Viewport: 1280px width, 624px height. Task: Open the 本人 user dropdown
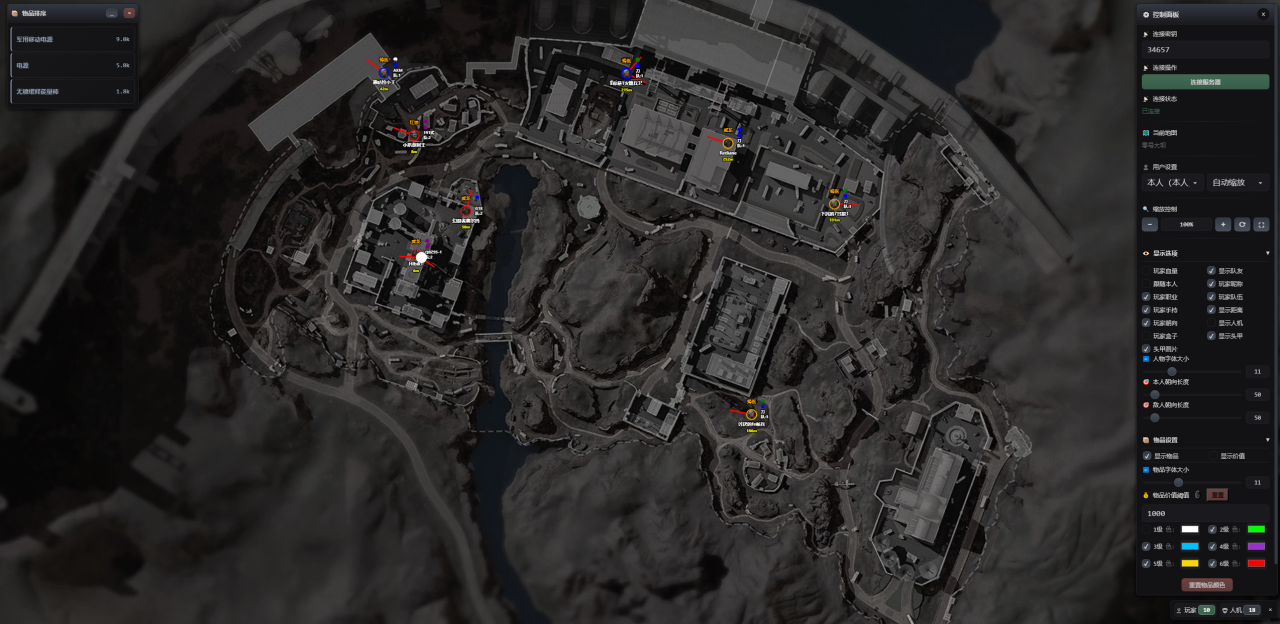coord(1172,183)
